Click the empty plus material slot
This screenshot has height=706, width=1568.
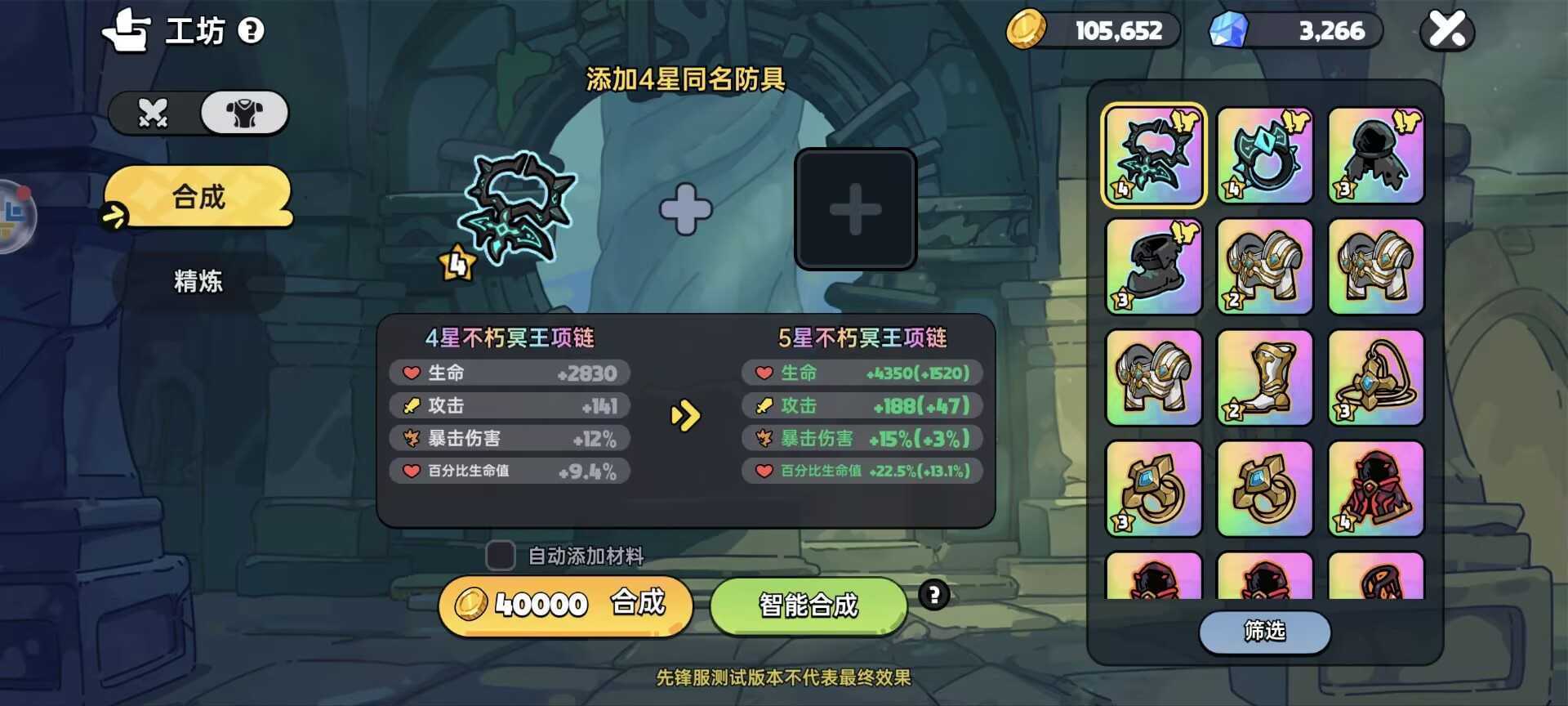[x=855, y=209]
